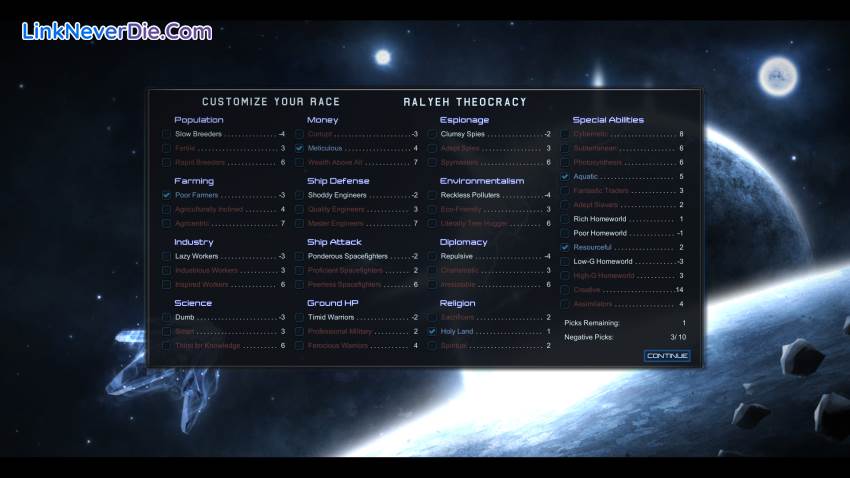
Task: Enable the Low-G Homeworld checkbox
Action: point(565,261)
